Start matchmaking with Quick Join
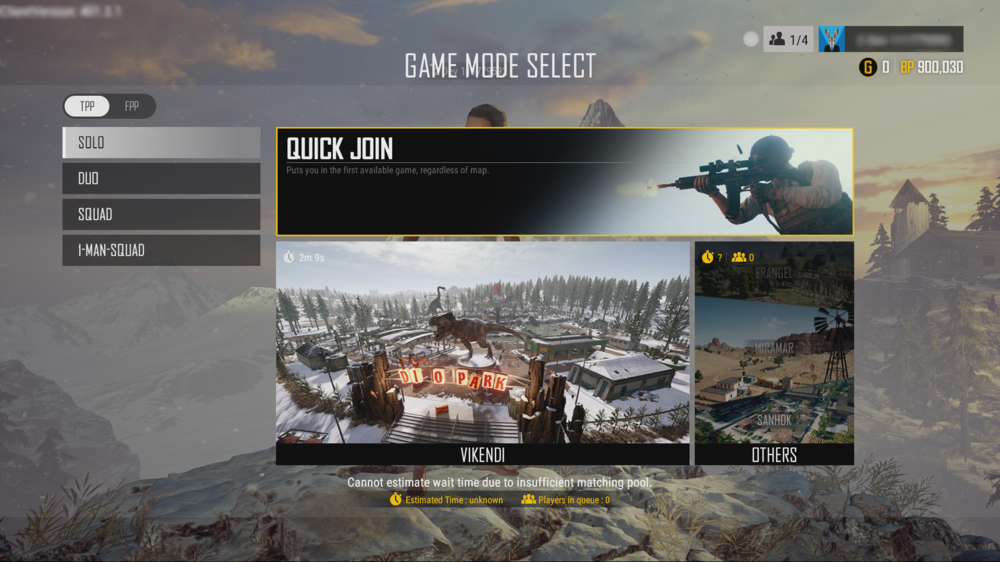1000x562 pixels. point(564,182)
